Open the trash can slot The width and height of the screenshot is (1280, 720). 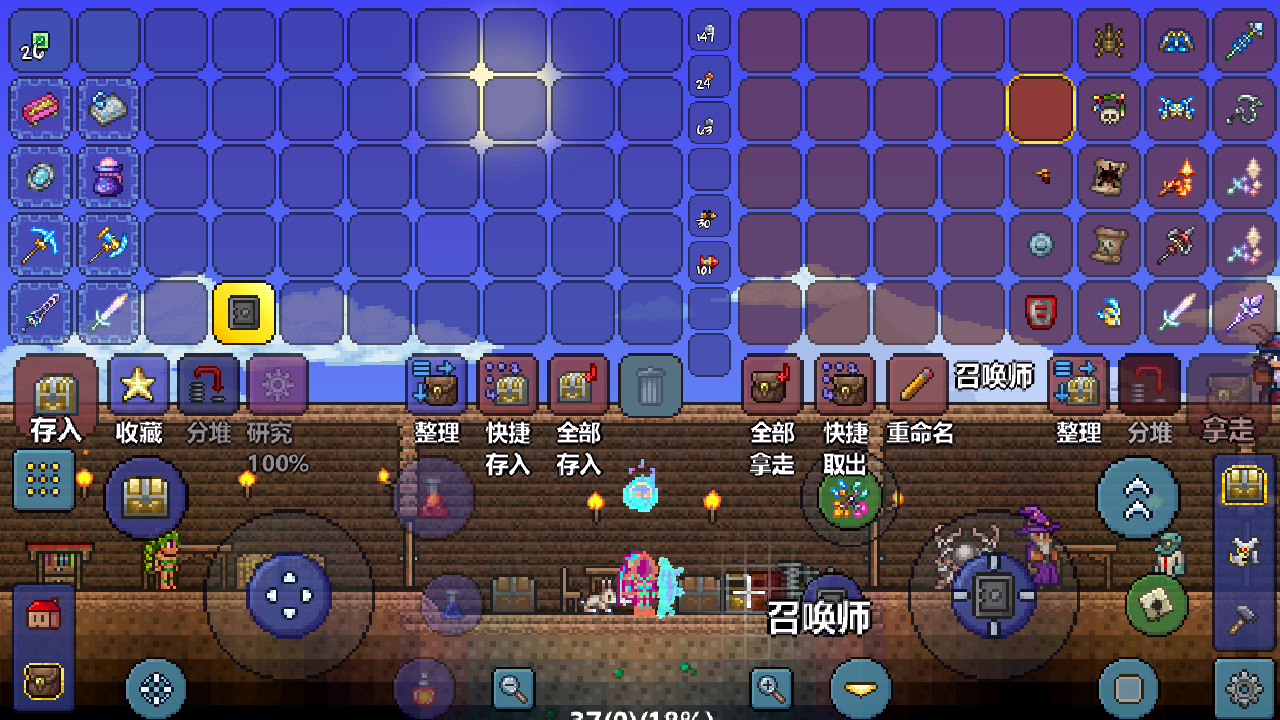tap(650, 386)
